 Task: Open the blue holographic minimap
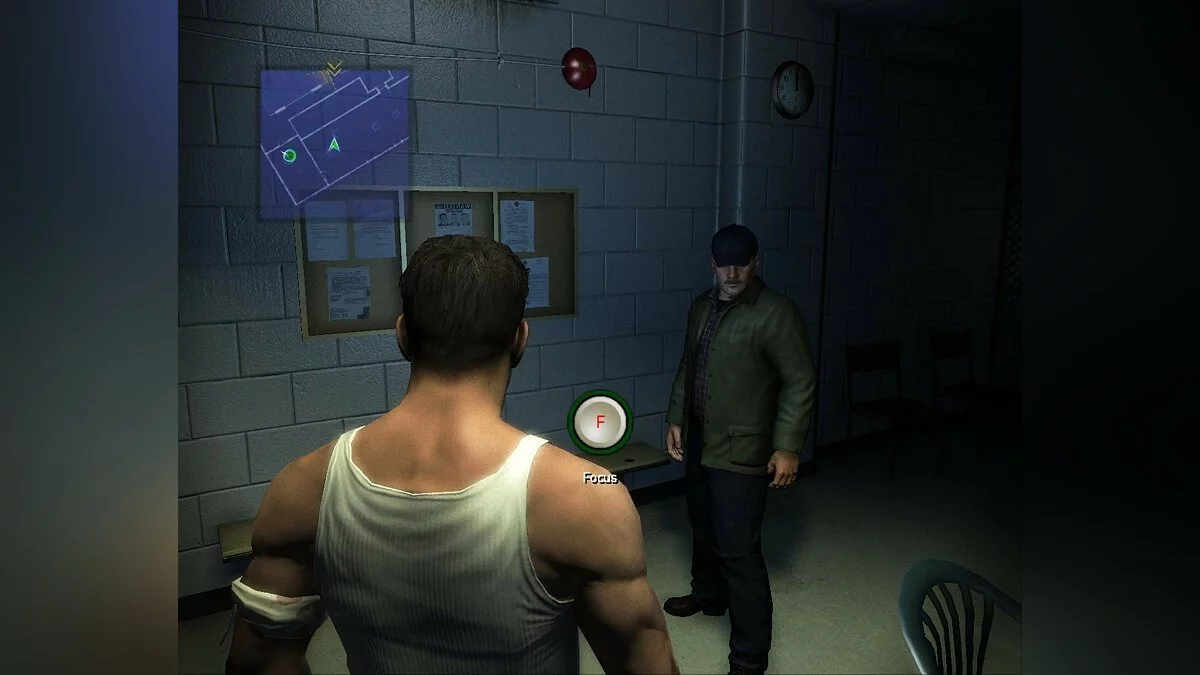(x=335, y=140)
